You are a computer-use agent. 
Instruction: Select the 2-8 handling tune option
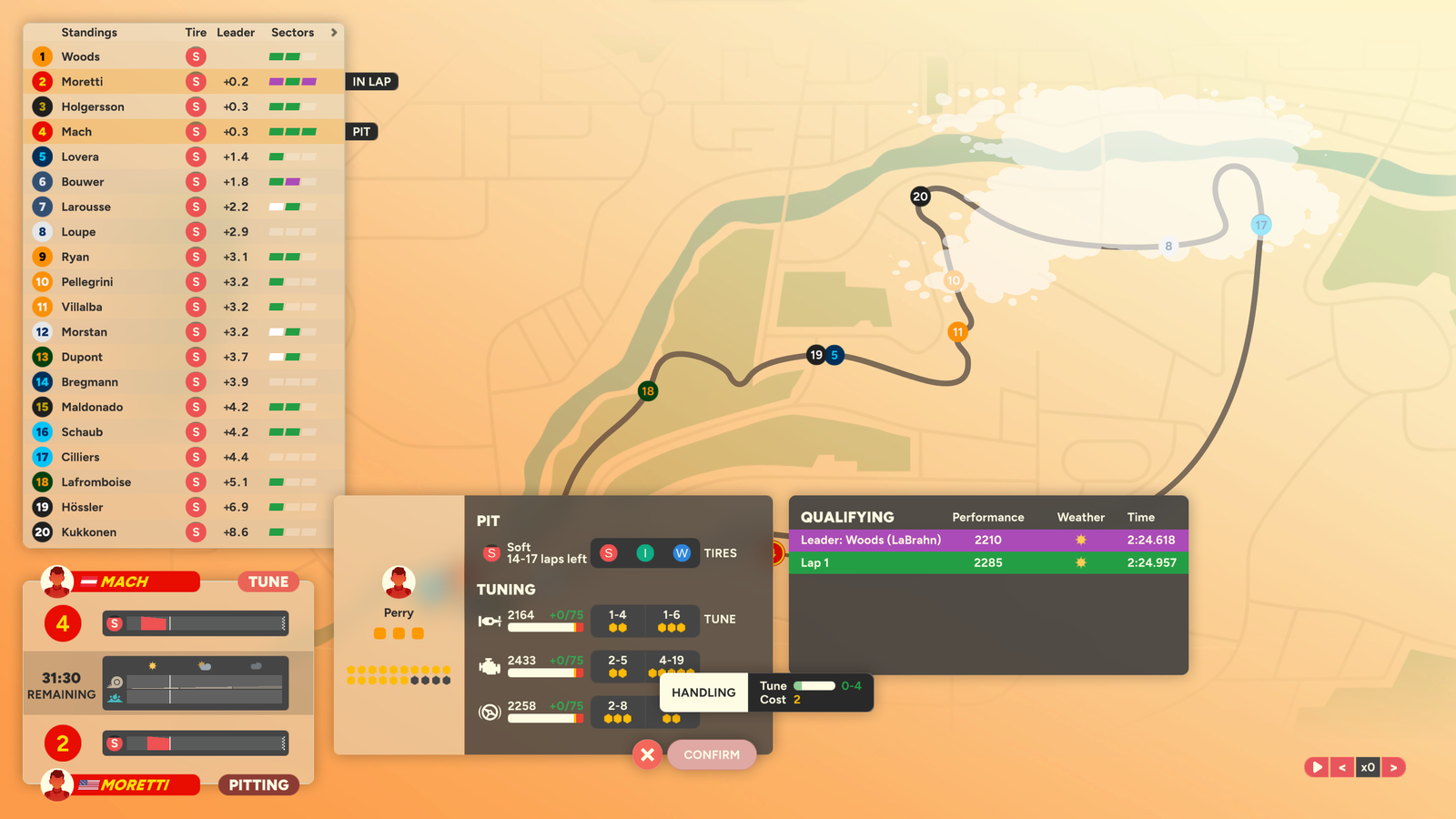(618, 712)
